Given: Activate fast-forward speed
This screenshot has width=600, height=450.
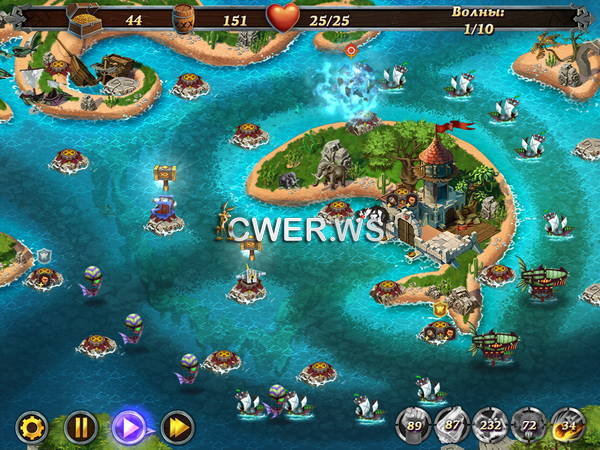Looking at the screenshot, I should 178,428.
